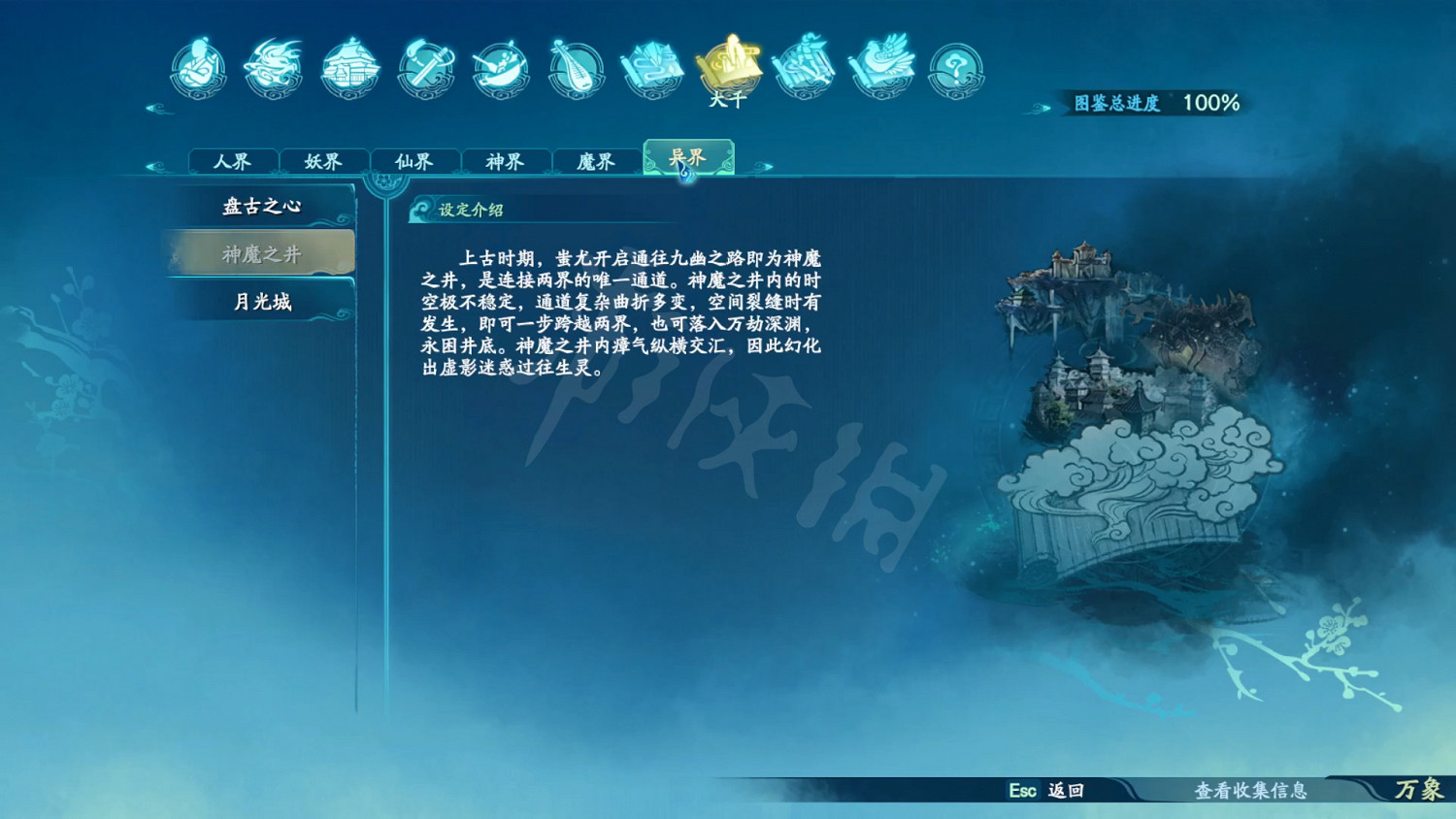Open the crystal scroll collection icon
Image resolution: width=1456 pixels, height=819 pixels.
point(652,66)
